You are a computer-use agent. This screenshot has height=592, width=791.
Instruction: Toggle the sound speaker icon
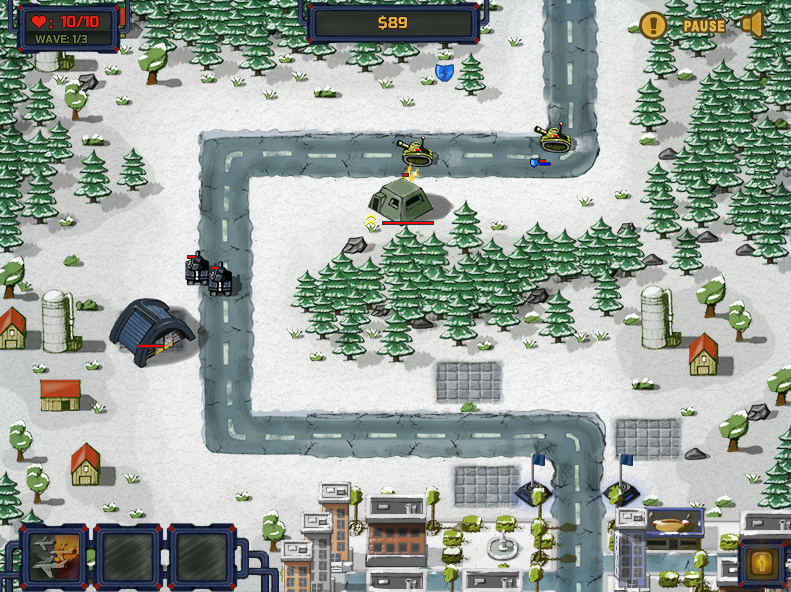753,25
